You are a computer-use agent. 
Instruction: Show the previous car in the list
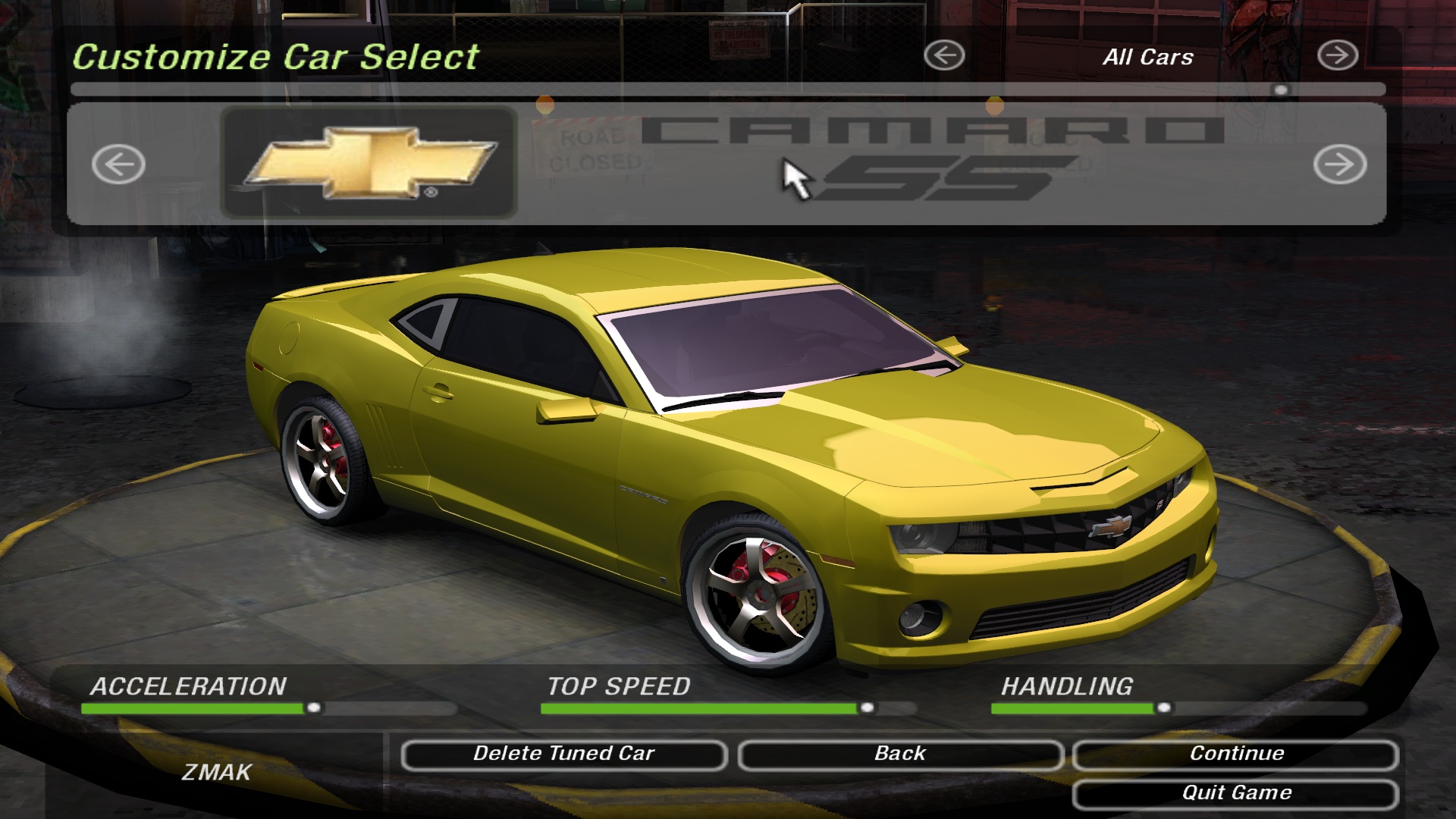[118, 164]
